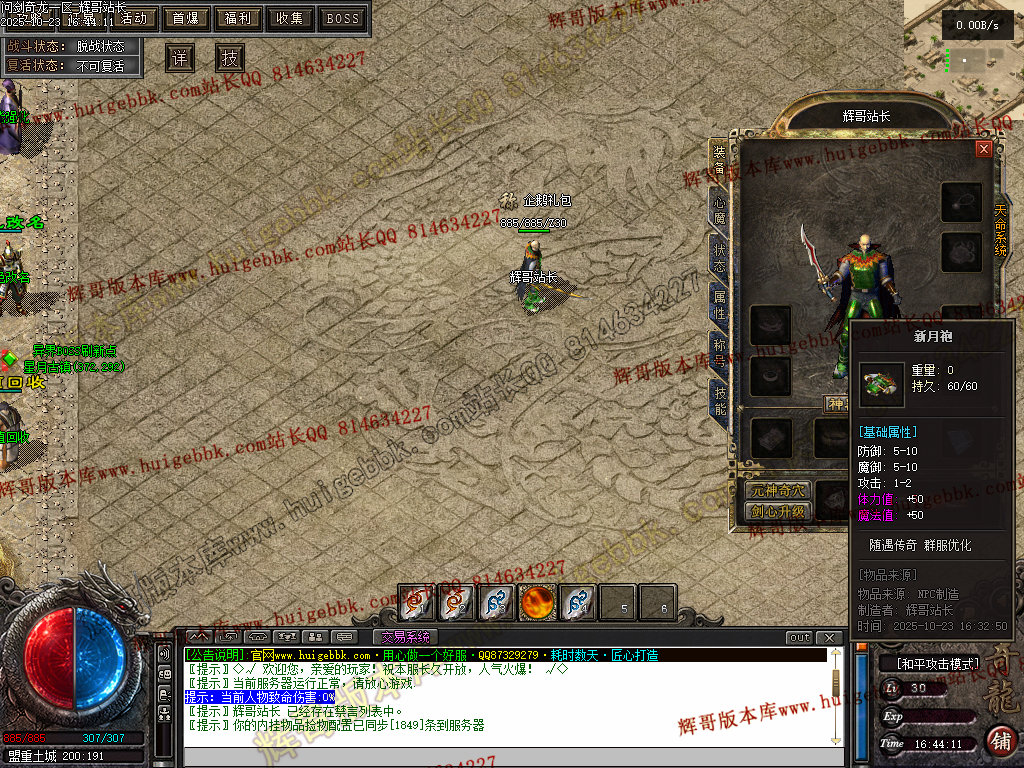Switch to the 技能 skills tab
The width and height of the screenshot is (1024, 768).
(719, 400)
